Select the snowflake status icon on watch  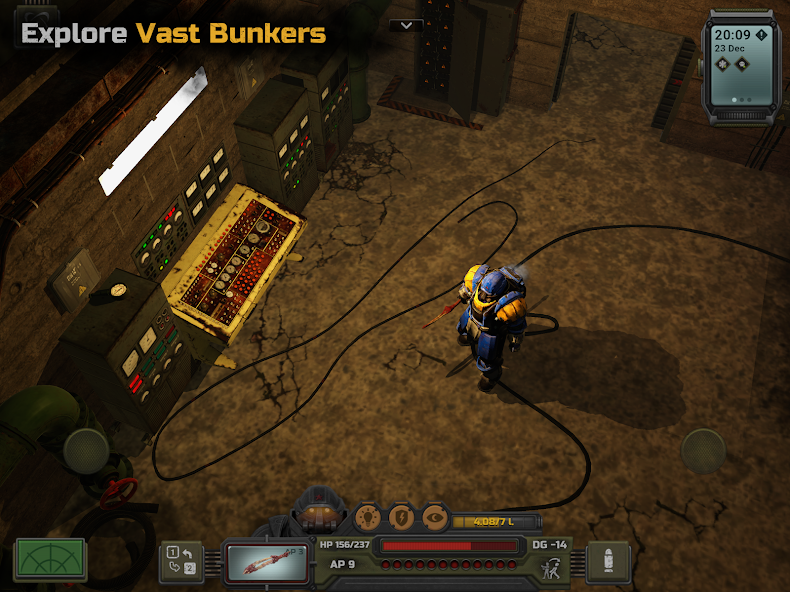coord(722,64)
